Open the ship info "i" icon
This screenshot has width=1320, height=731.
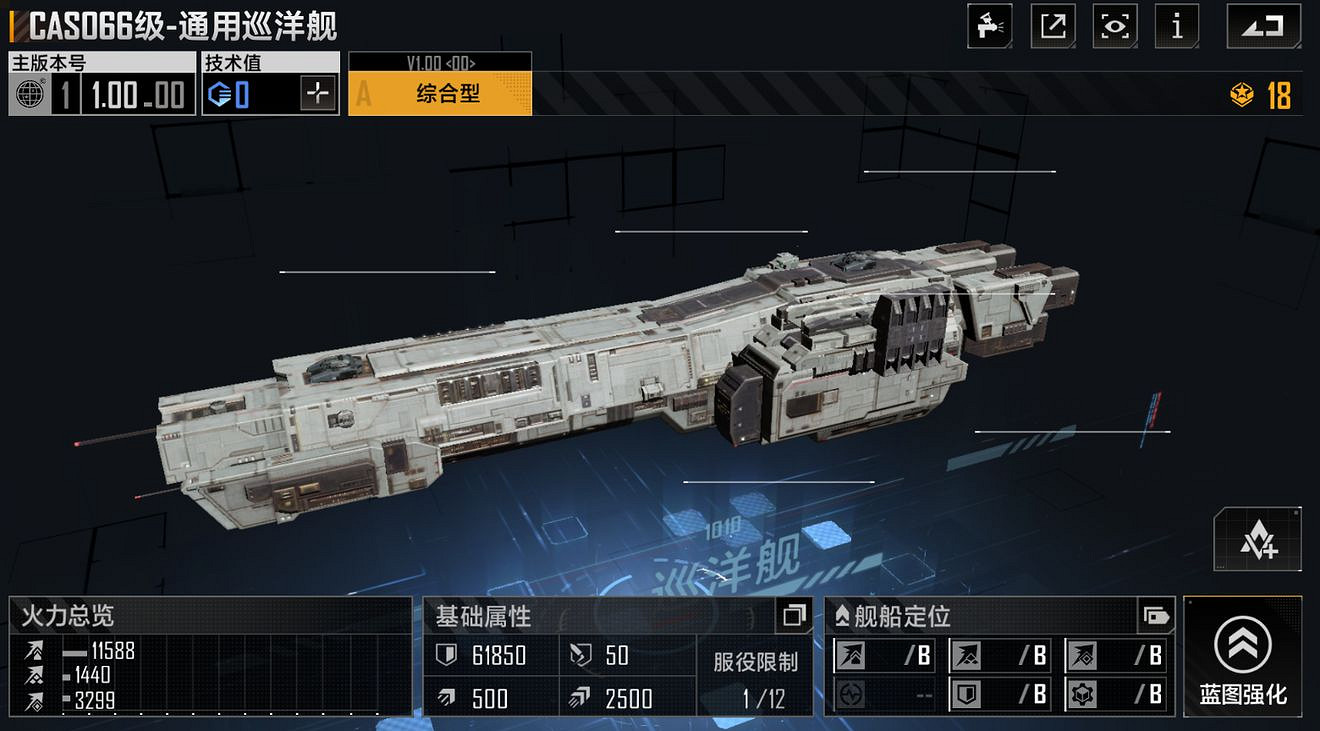pos(1177,26)
